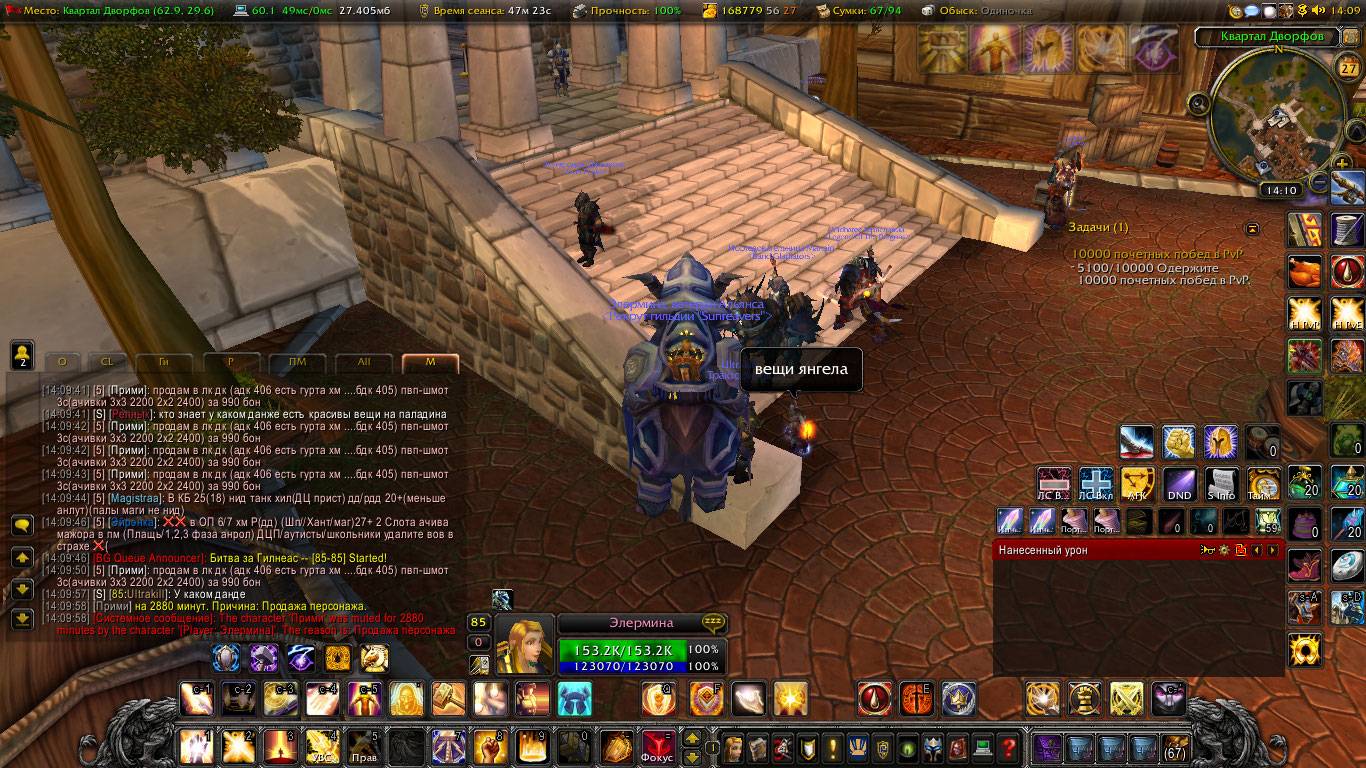
Task: Use the Фокус macro button
Action: [x=657, y=747]
